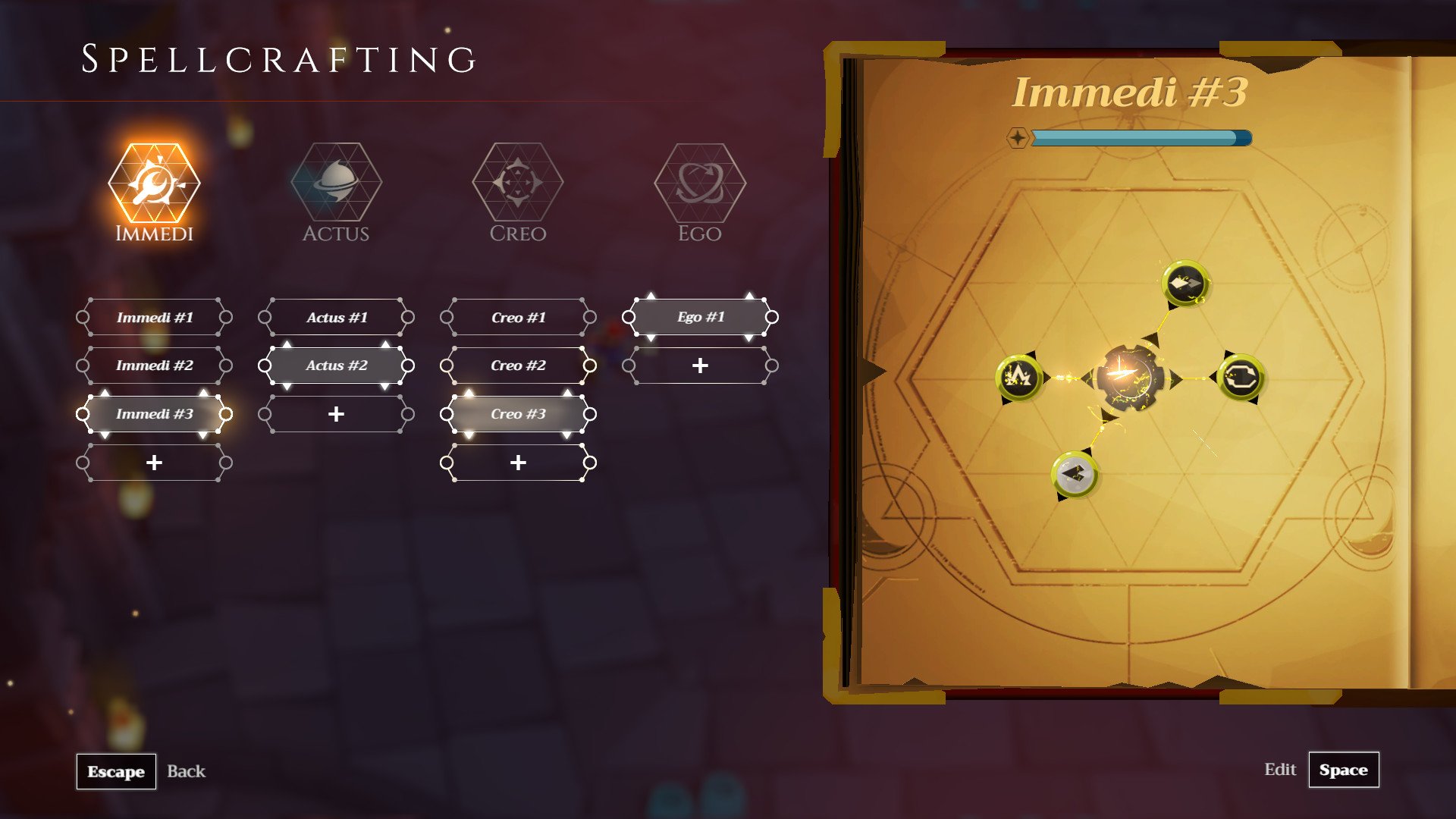Click the Actus planet hexagon icon
Viewport: 1456px width, 819px height.
[336, 186]
